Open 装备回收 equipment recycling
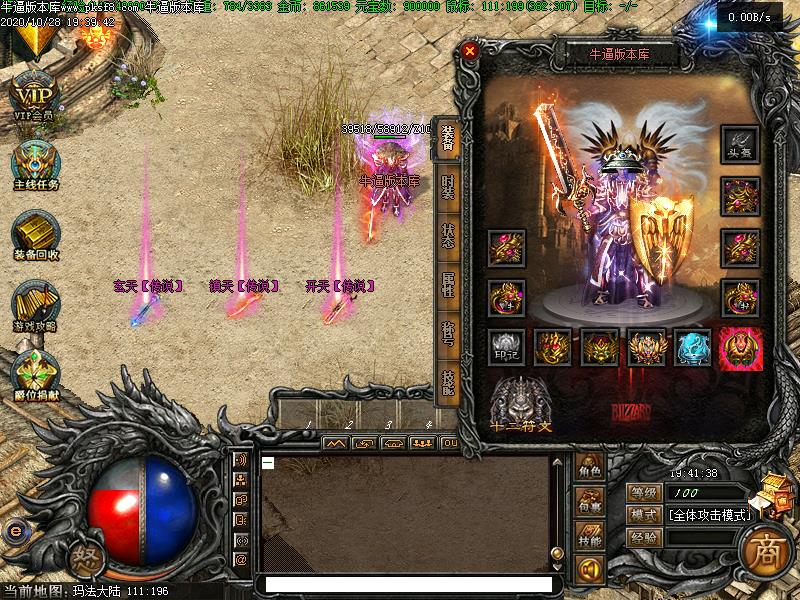 (36, 235)
